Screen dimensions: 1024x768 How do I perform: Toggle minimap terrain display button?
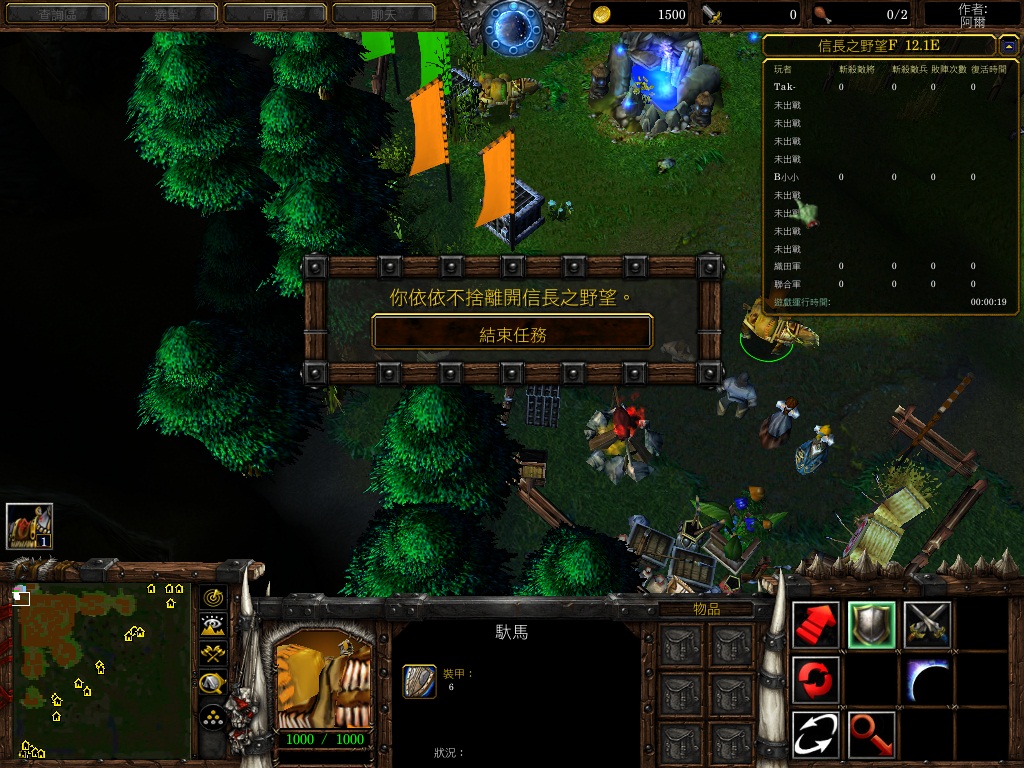click(213, 626)
